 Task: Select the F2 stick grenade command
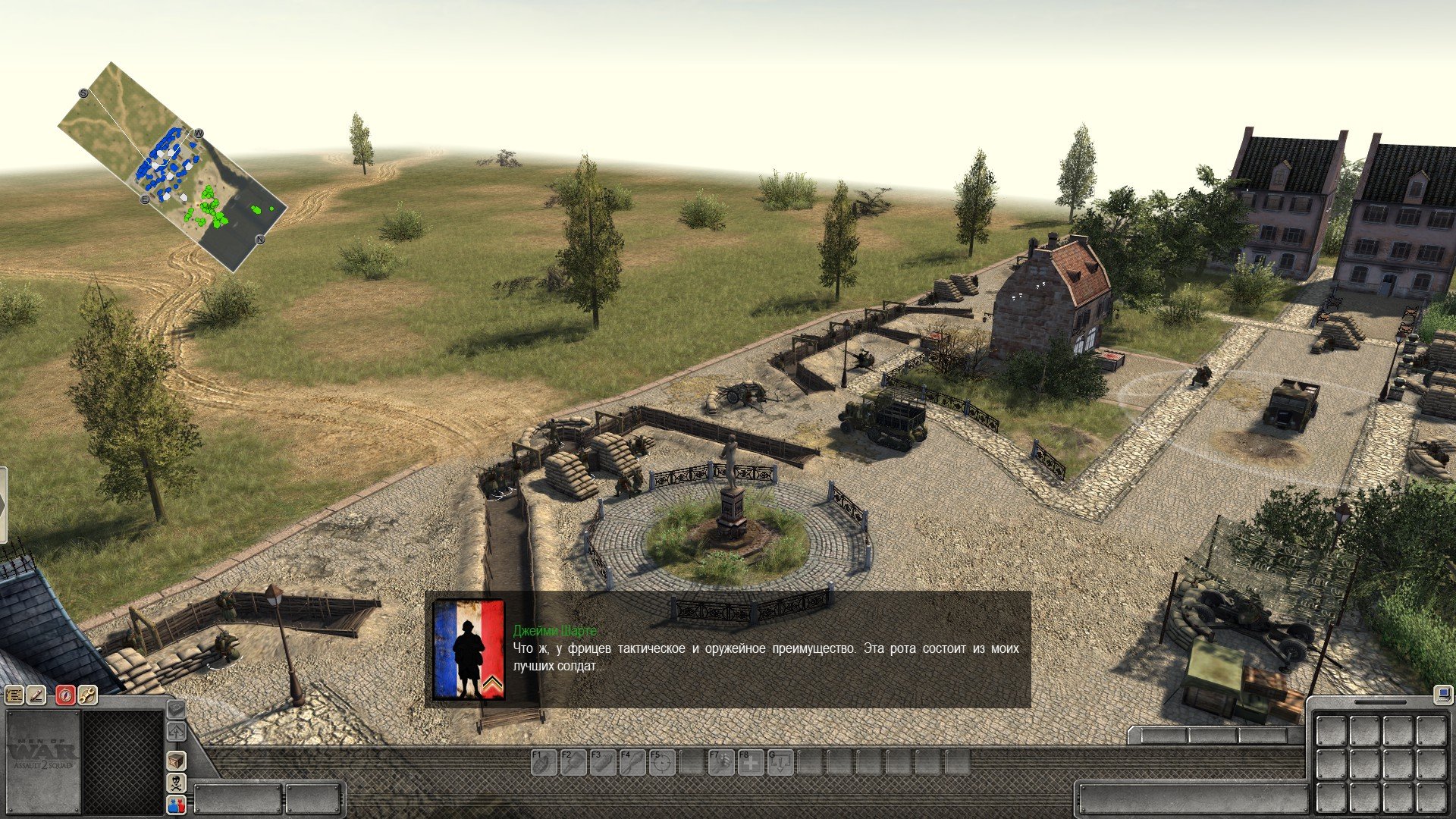(x=573, y=762)
